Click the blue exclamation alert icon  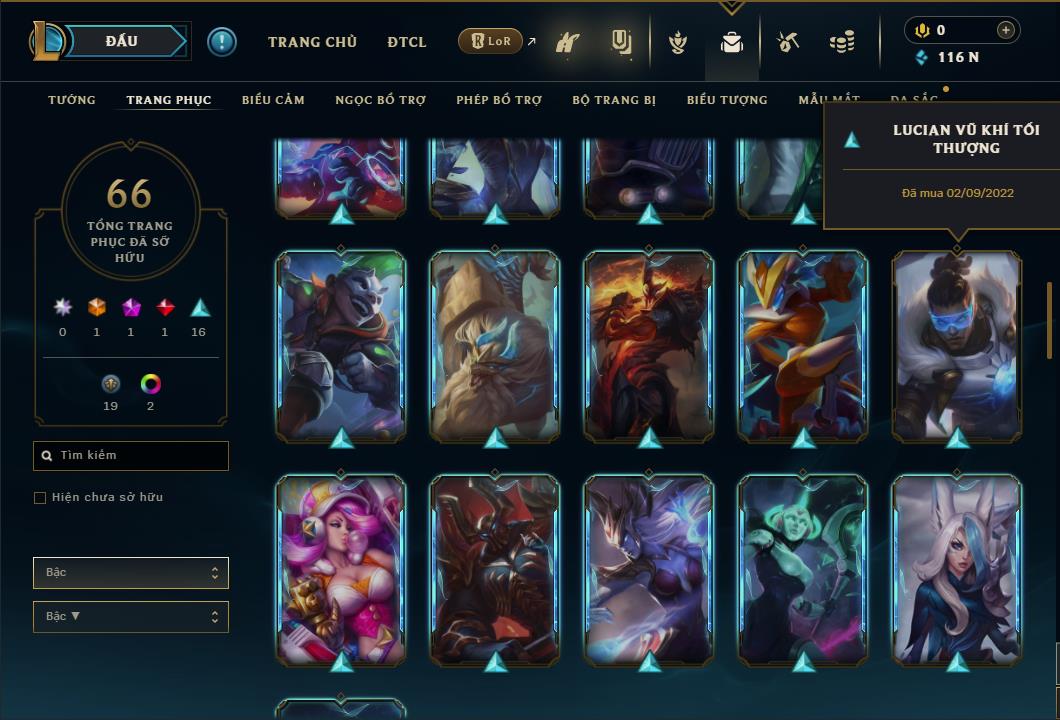click(222, 41)
